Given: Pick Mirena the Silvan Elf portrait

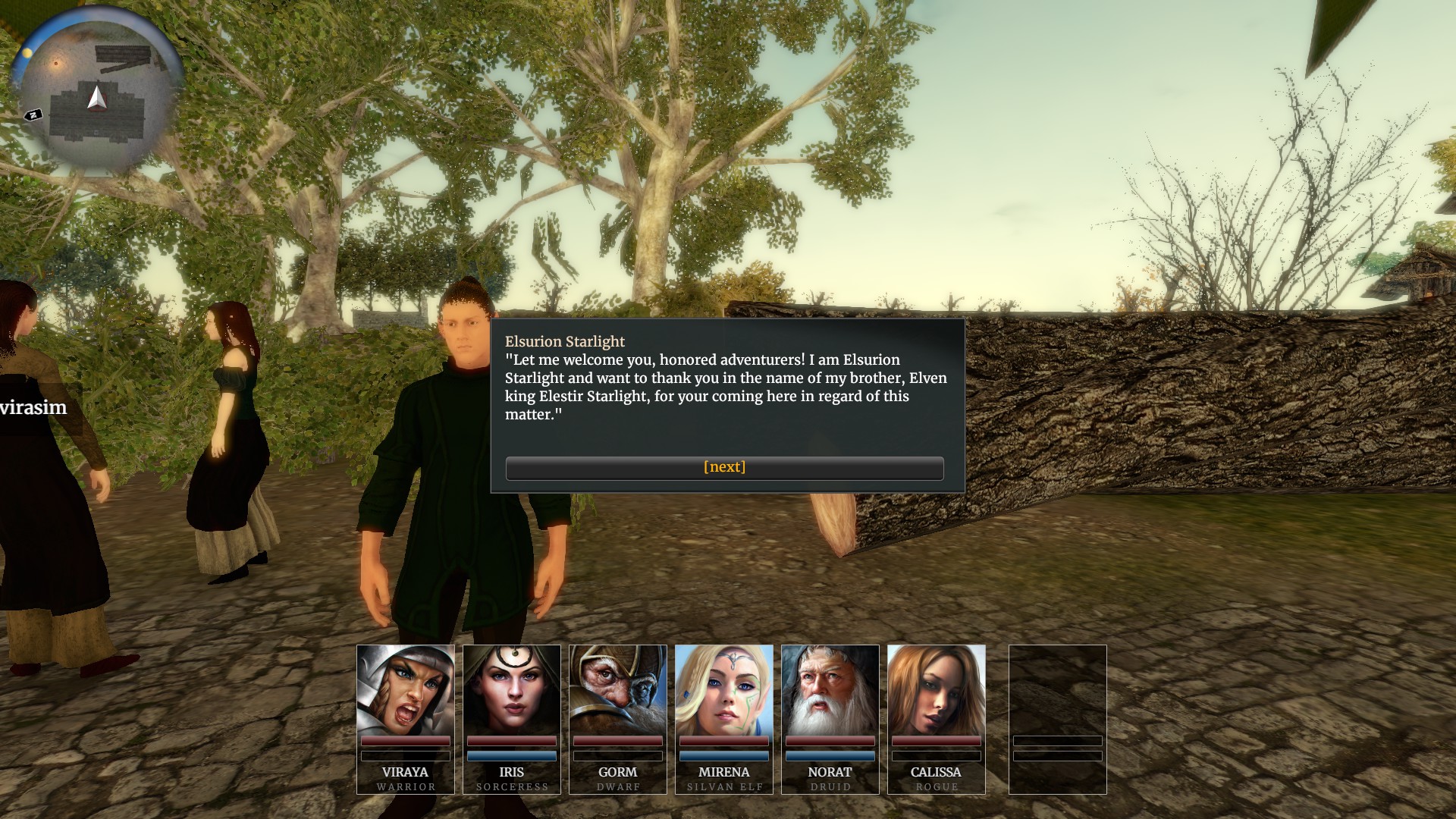Looking at the screenshot, I should 724,690.
